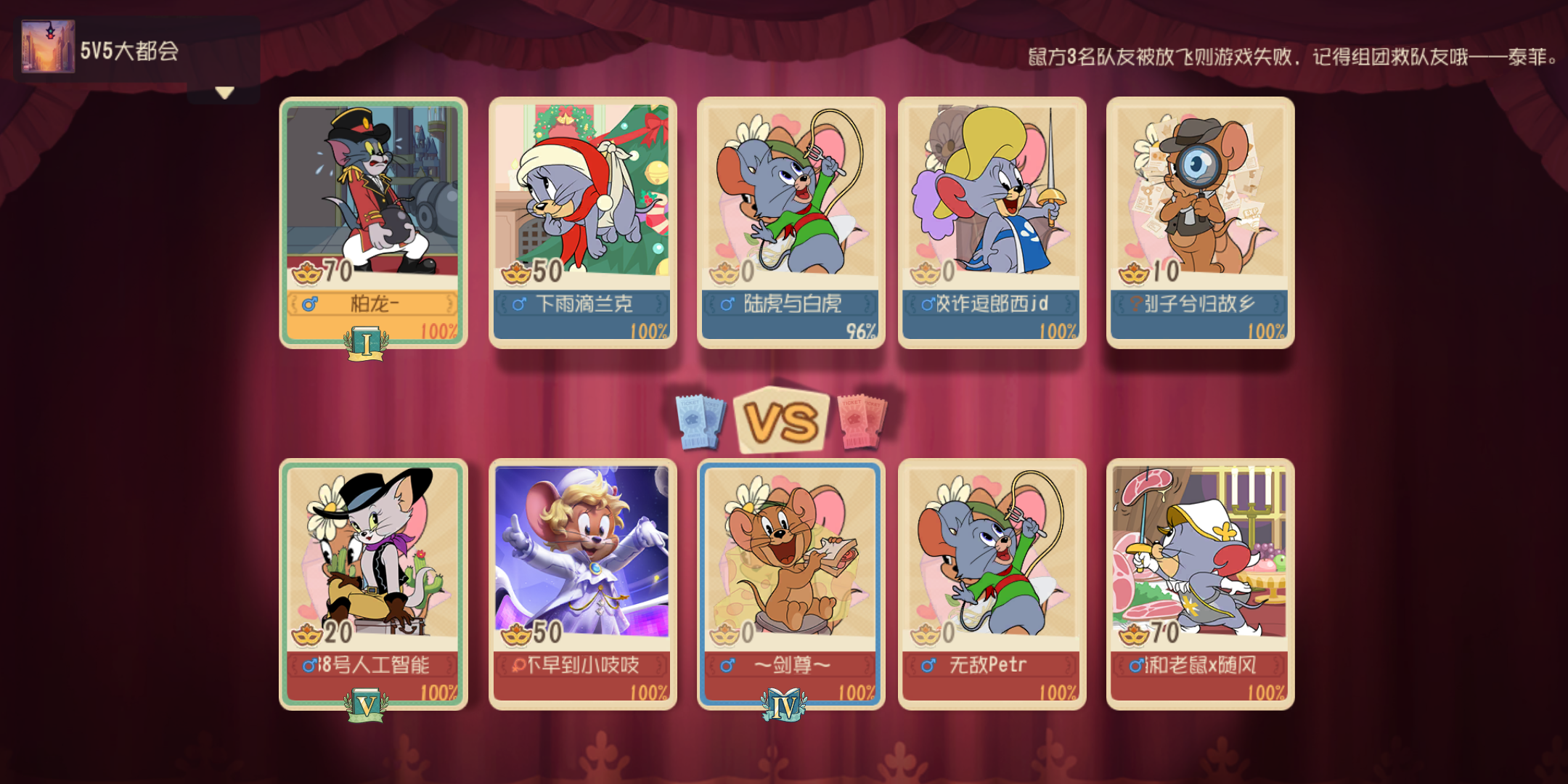Click the mask icon showing 50 on 下雨滴兰克
1568x784 pixels.
[517, 273]
